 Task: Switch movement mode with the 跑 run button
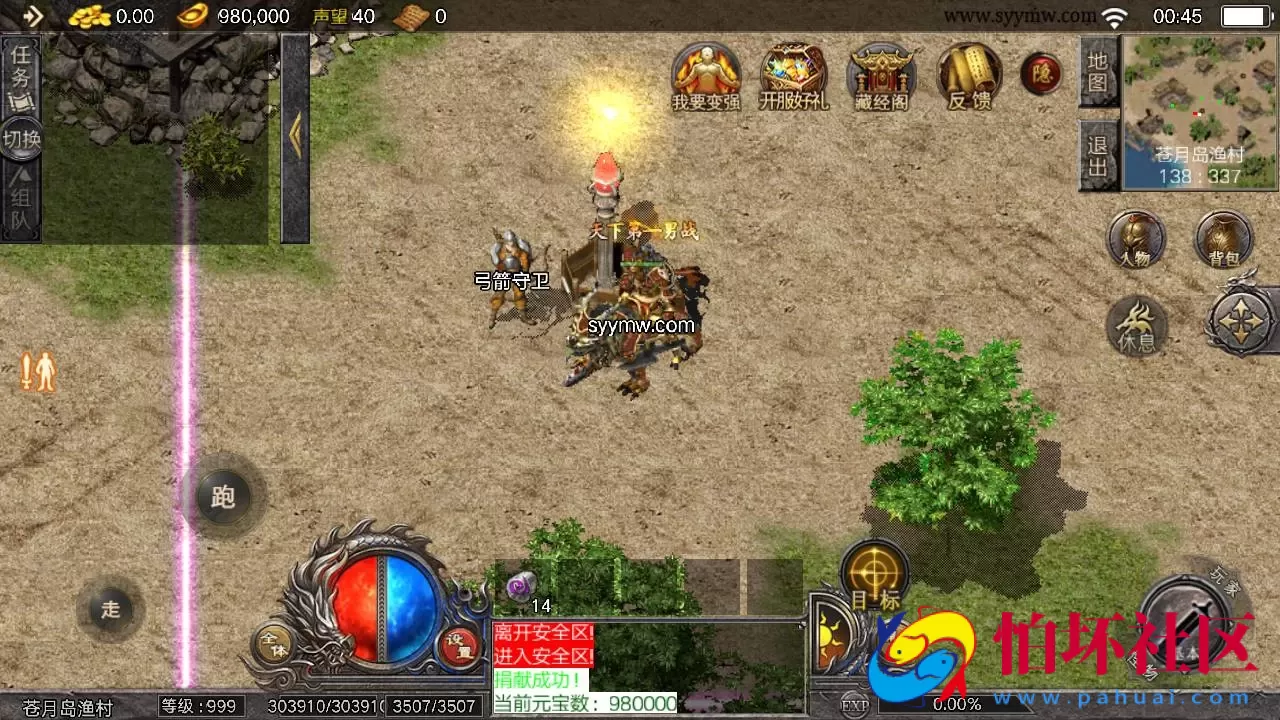(222, 497)
